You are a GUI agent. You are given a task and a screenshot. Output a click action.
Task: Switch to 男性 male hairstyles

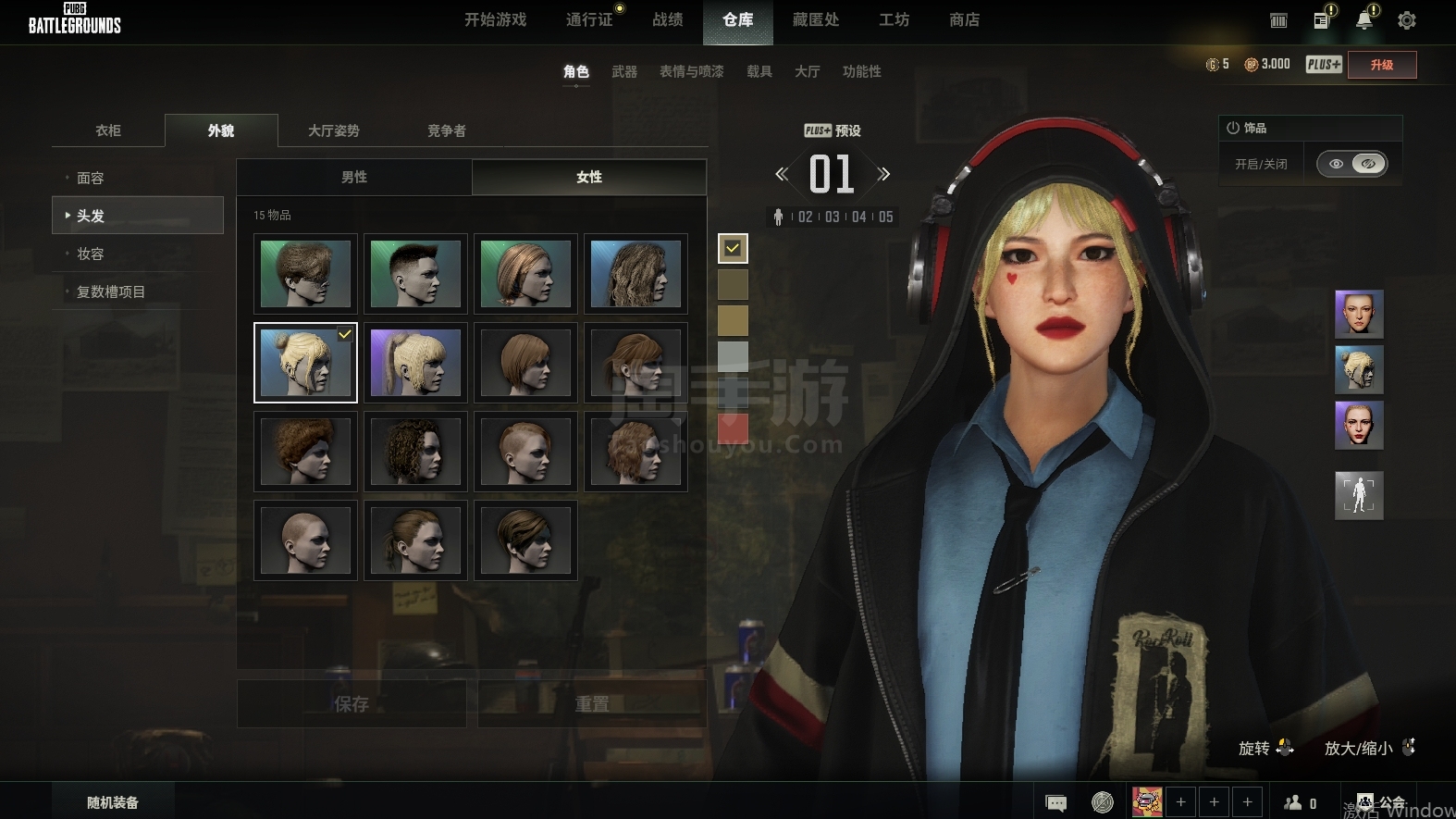pos(354,177)
